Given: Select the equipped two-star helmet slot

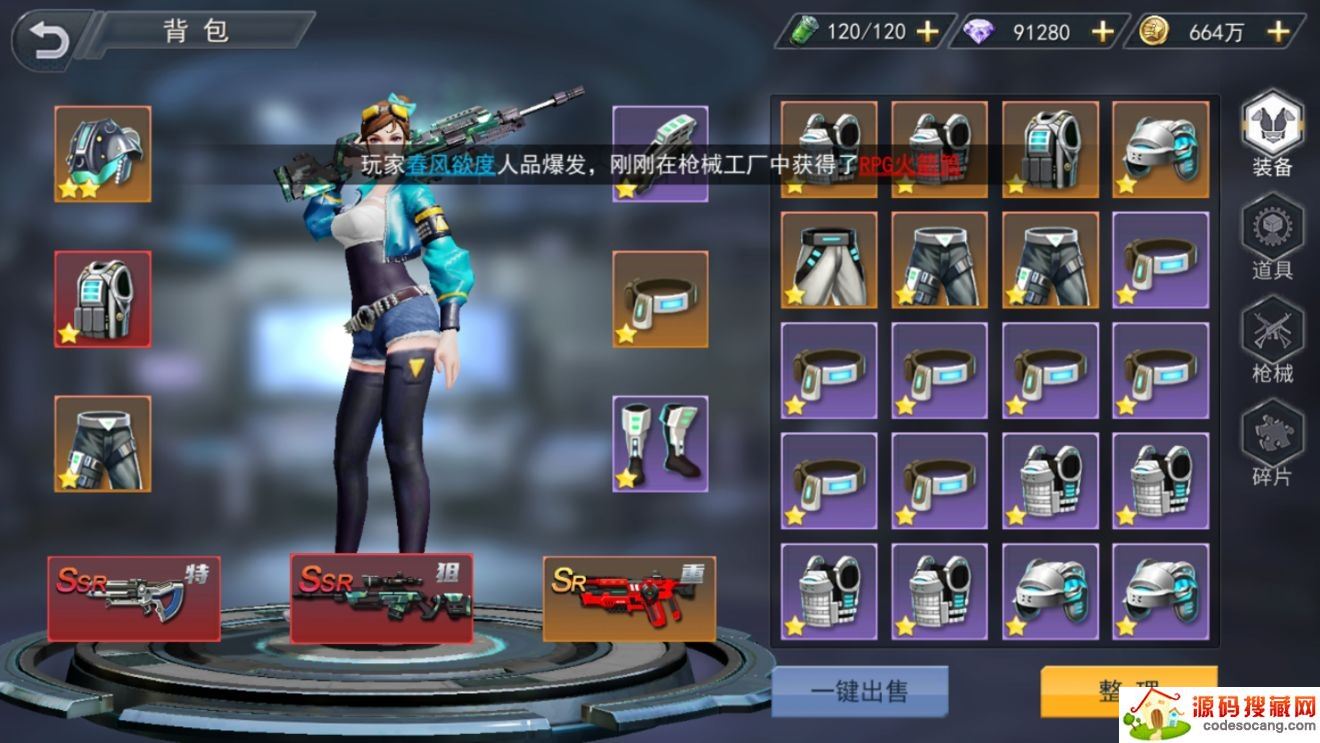Looking at the screenshot, I should click(103, 154).
